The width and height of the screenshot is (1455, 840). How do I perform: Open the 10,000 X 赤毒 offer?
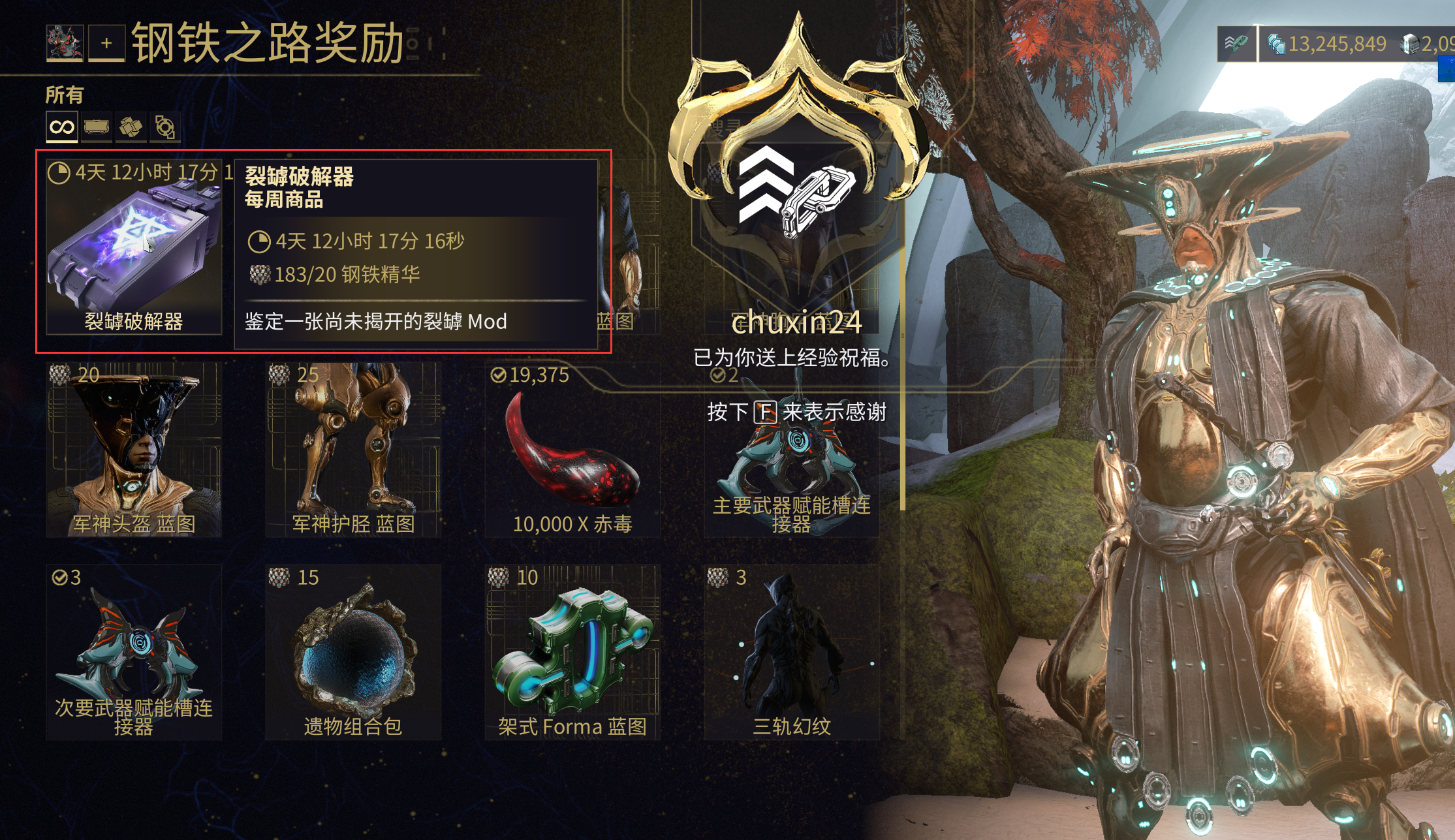coord(572,450)
